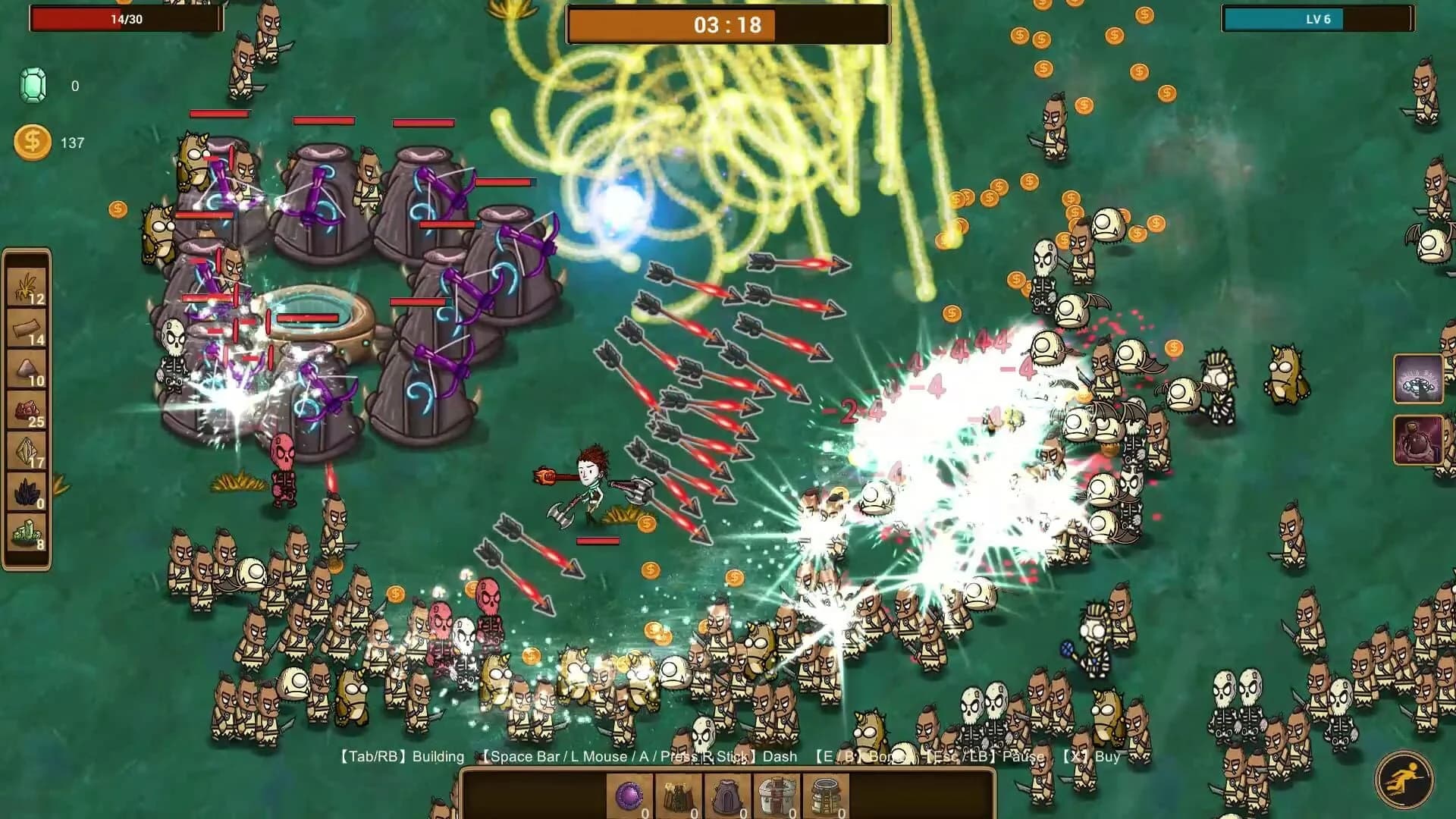Image resolution: width=1456 pixels, height=819 pixels.
Task: Click the 03:18 timer bar at the top
Action: point(728,24)
